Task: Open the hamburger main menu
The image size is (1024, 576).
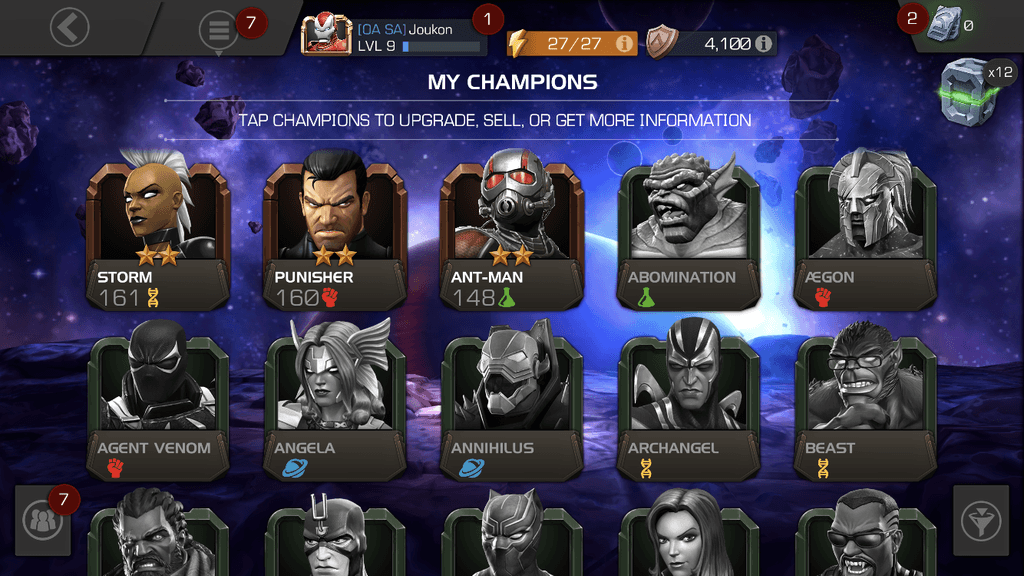Action: 218,31
